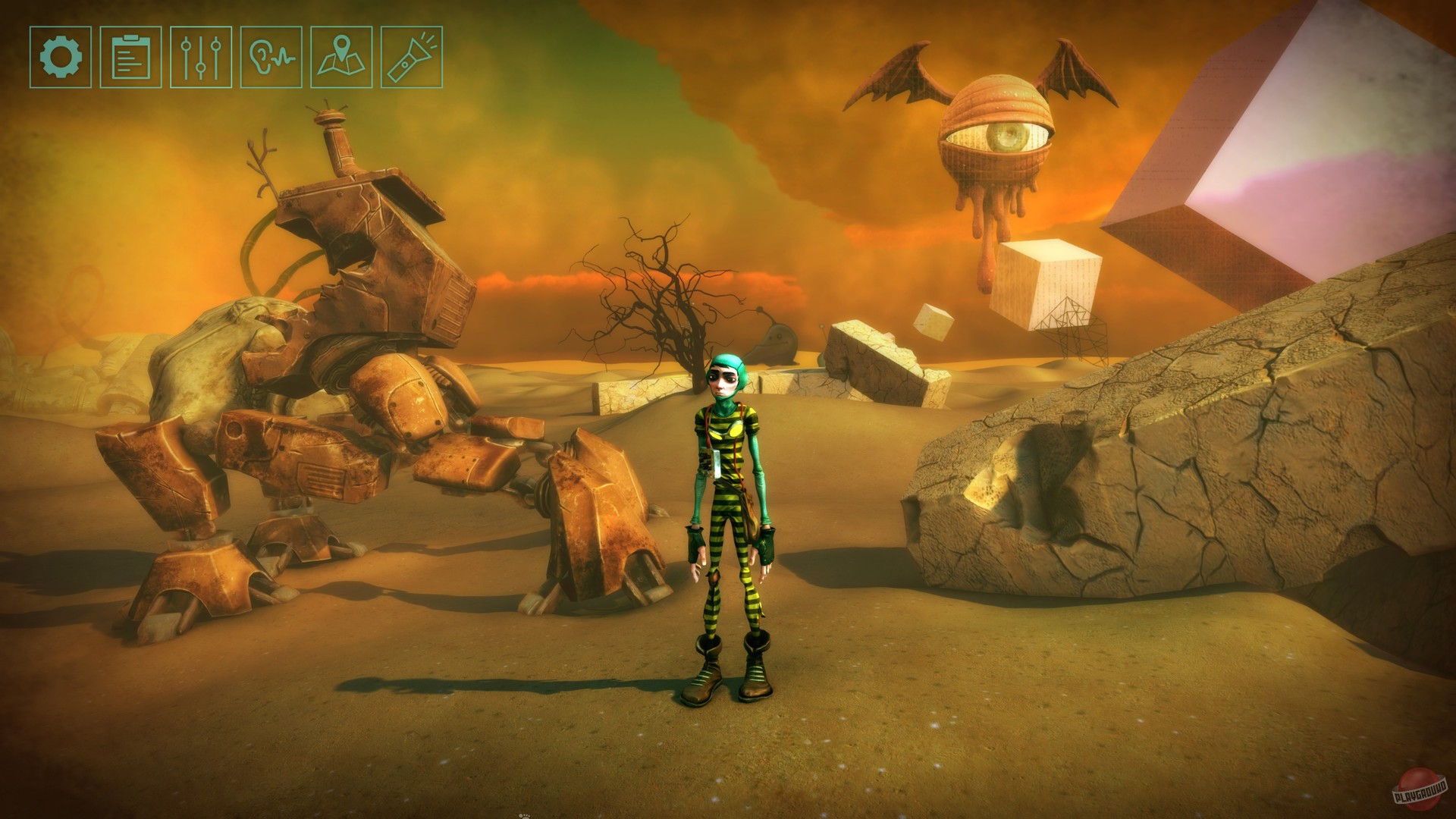
Task: Open the map with location pin
Action: pos(341,57)
